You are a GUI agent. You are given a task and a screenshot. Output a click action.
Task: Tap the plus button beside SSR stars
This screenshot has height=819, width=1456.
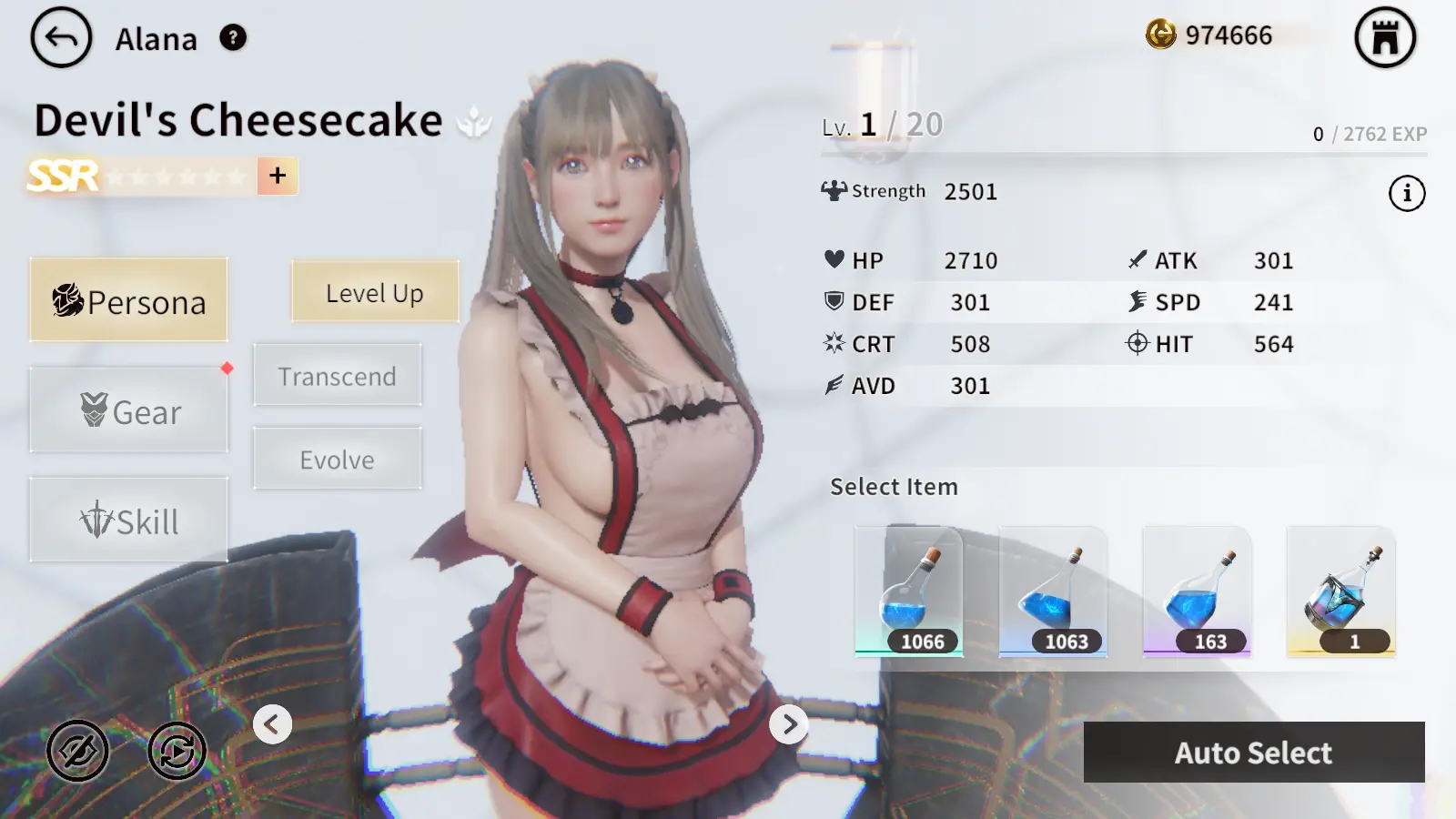click(x=278, y=176)
